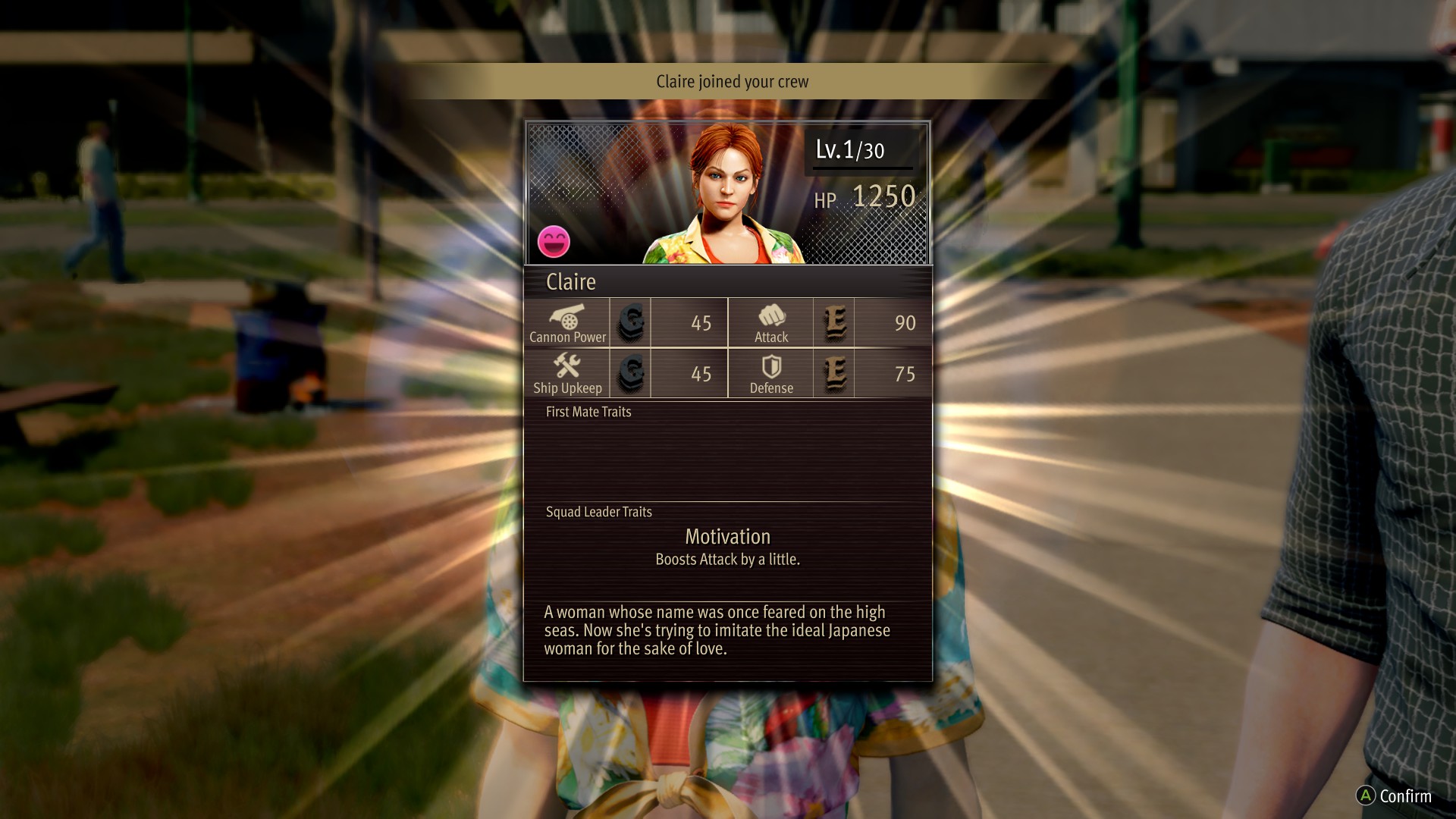Choose the Defense shield stat icon
Viewport: 1456px width, 819px height.
tap(771, 367)
